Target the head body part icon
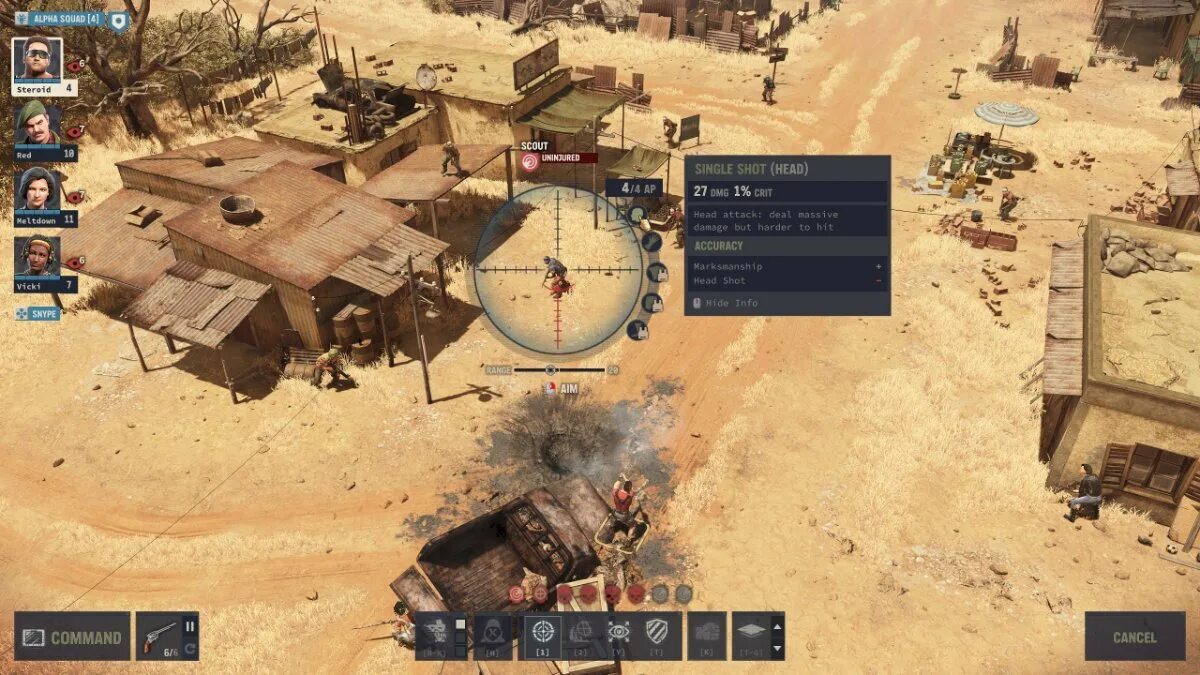Viewport: 1200px width, 675px height. [x=637, y=214]
